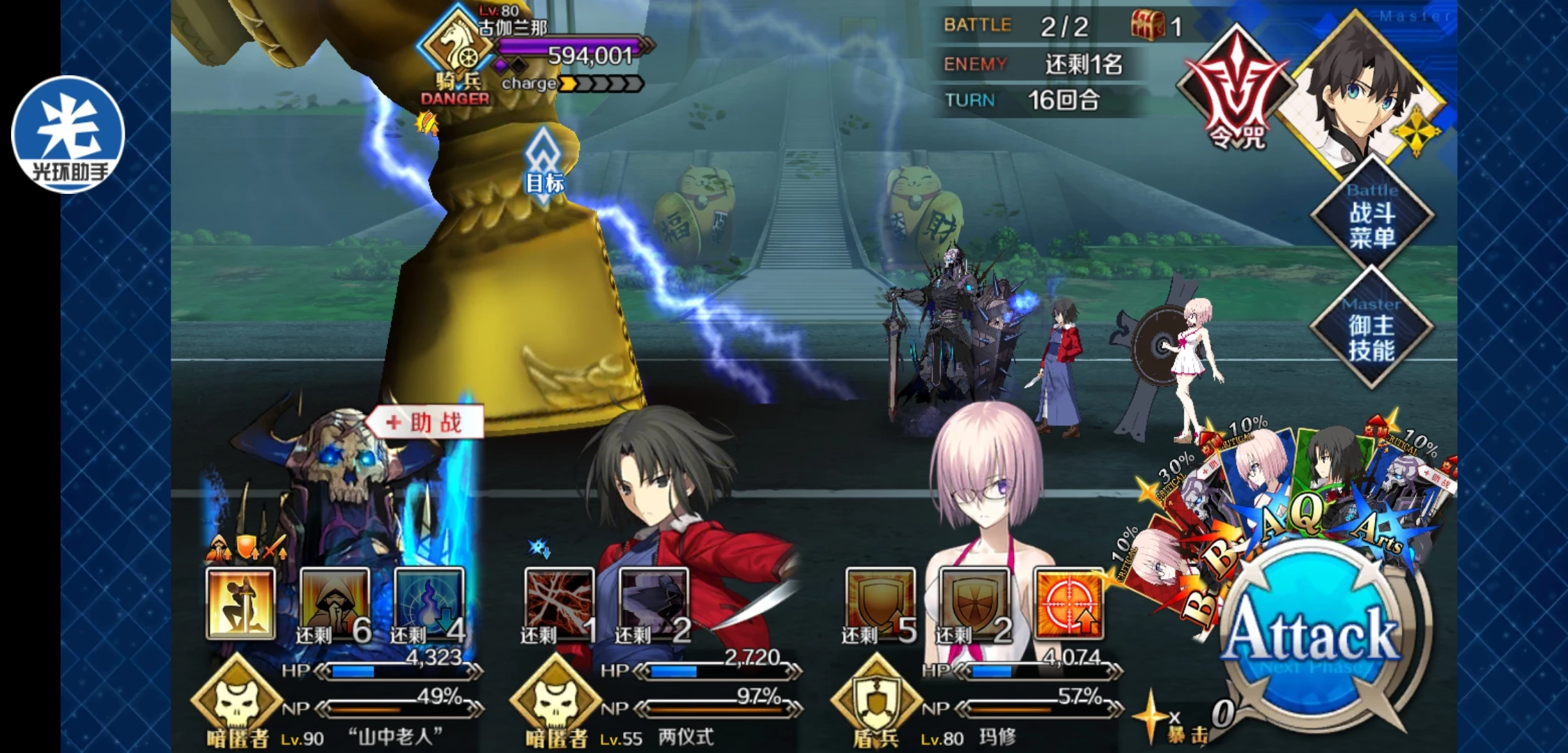Select the hooded figure skill on cooldown 6
Screen dimensions: 1568x753
click(335, 604)
